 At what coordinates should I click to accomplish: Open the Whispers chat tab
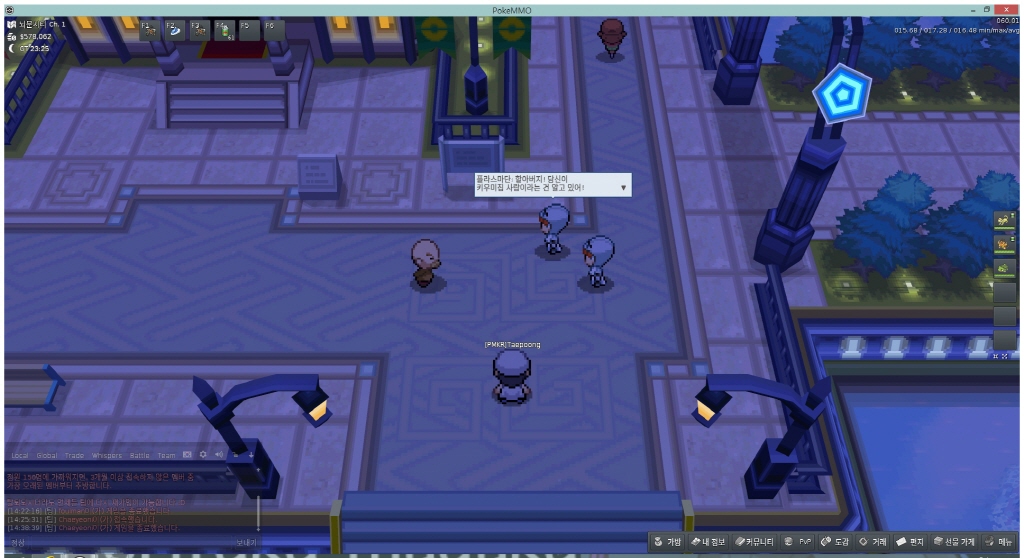[106, 455]
